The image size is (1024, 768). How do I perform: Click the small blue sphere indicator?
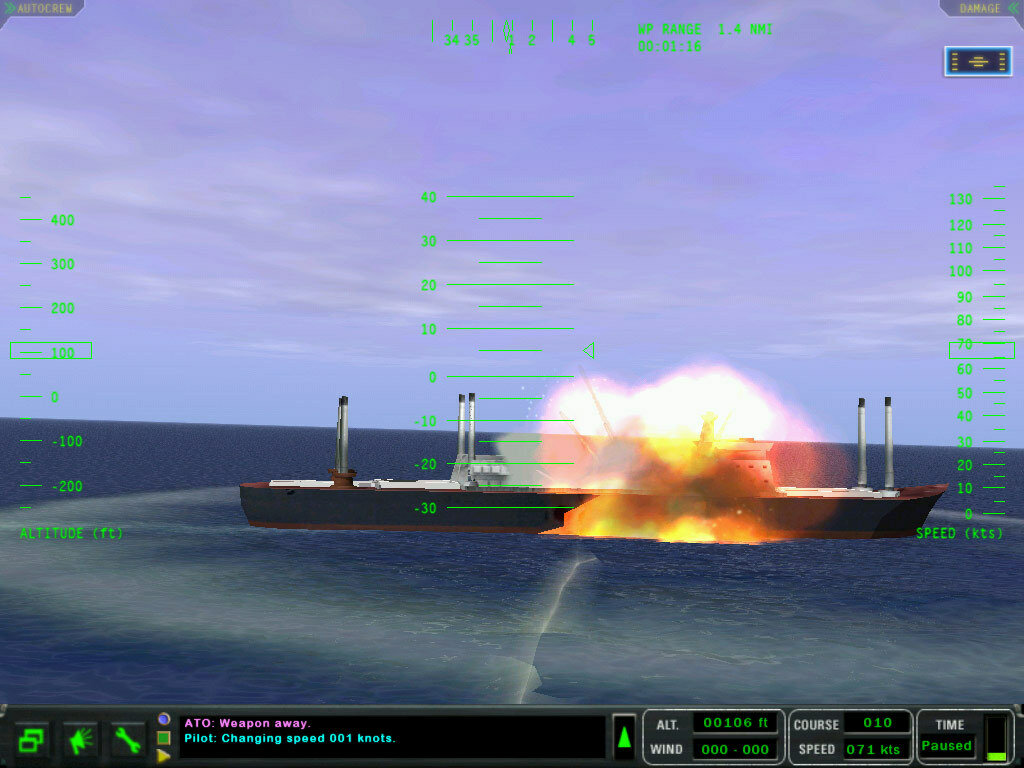163,719
